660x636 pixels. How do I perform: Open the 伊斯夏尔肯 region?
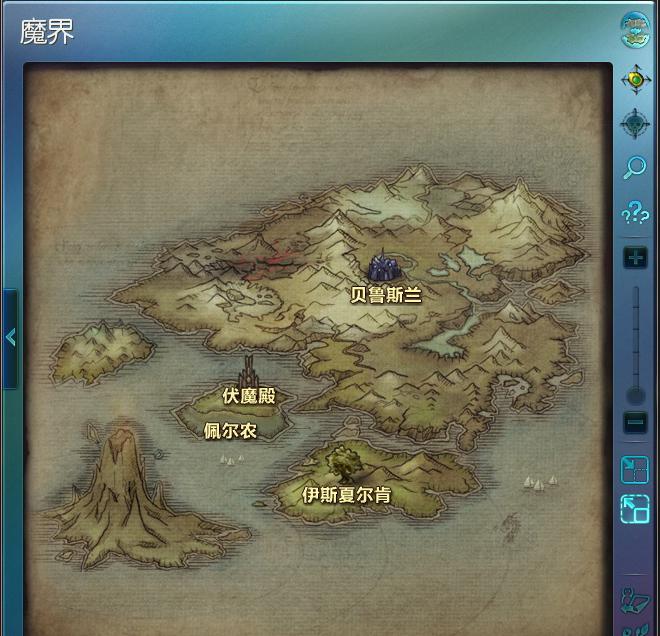[346, 494]
